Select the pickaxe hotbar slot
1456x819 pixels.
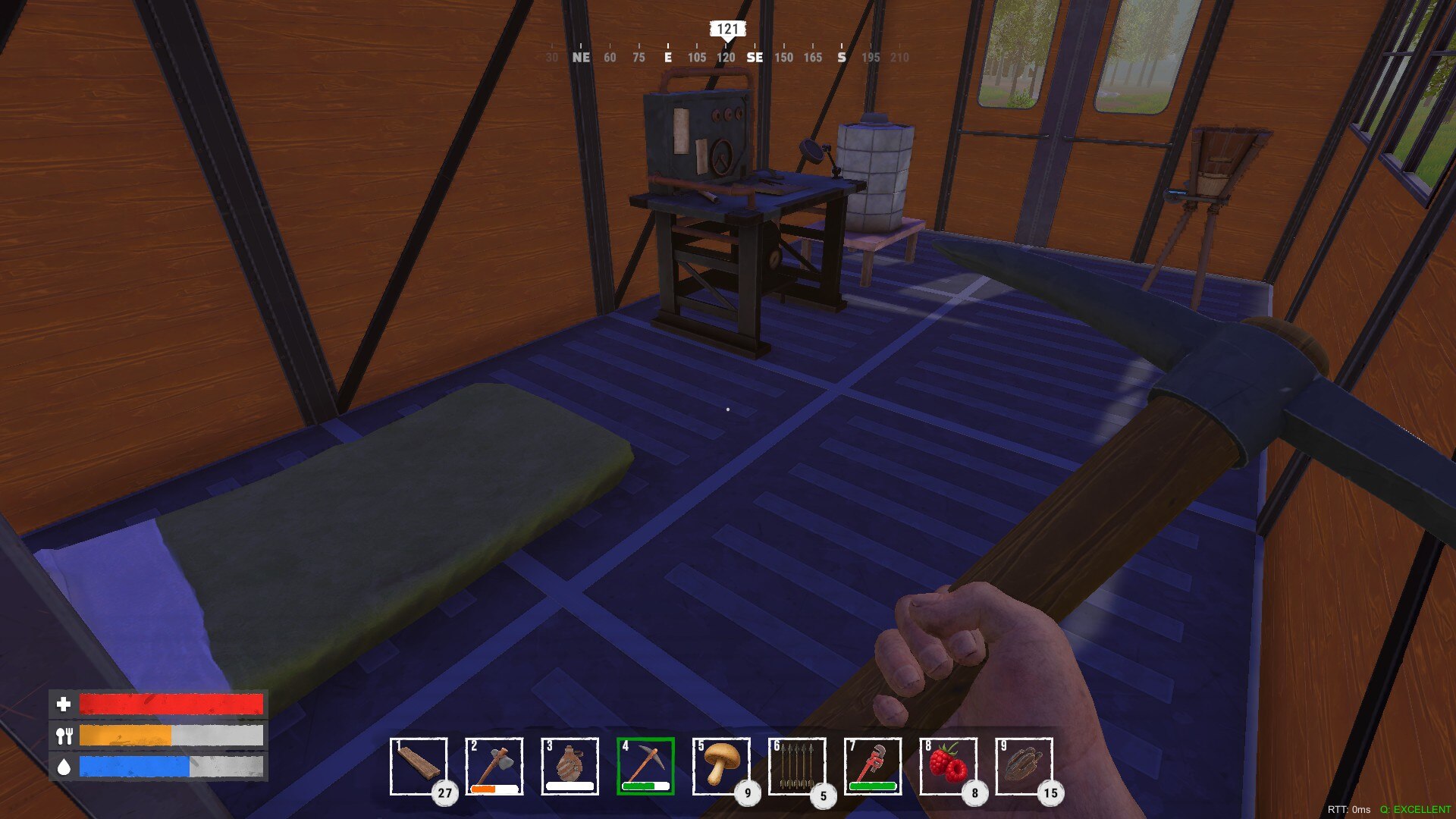pos(645,766)
